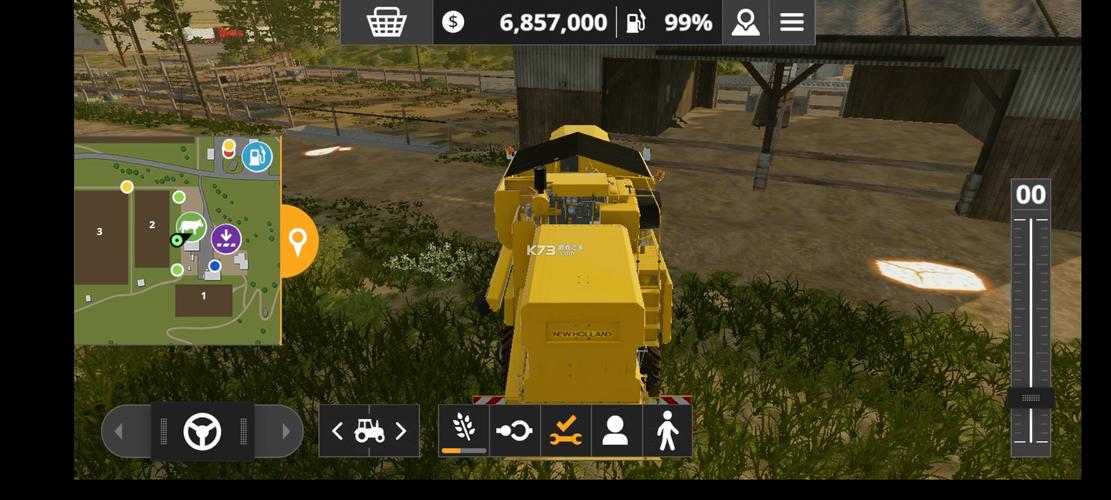Select the cow icon on minimap

(x=191, y=227)
